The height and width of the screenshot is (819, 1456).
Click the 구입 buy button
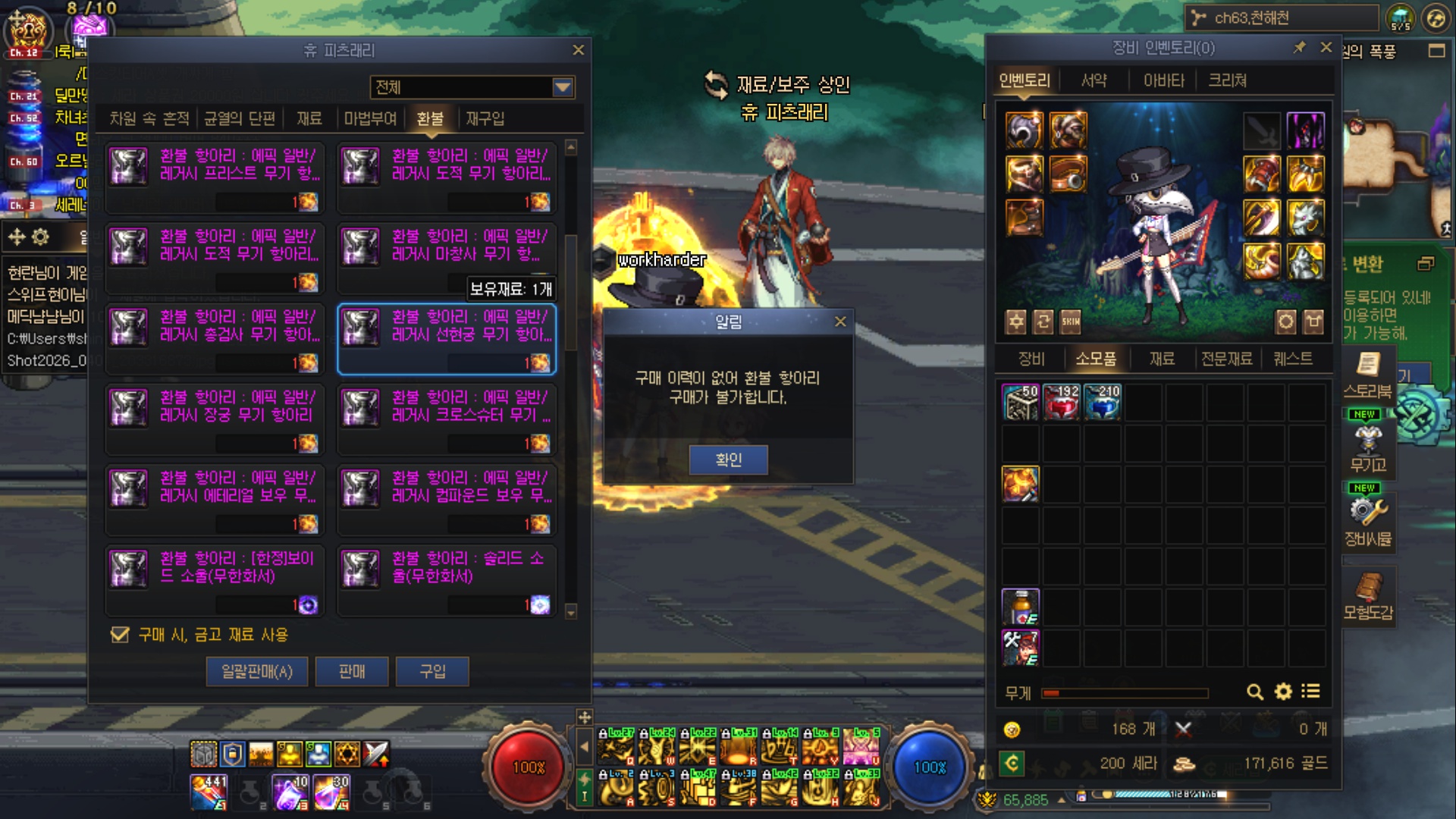coord(432,671)
